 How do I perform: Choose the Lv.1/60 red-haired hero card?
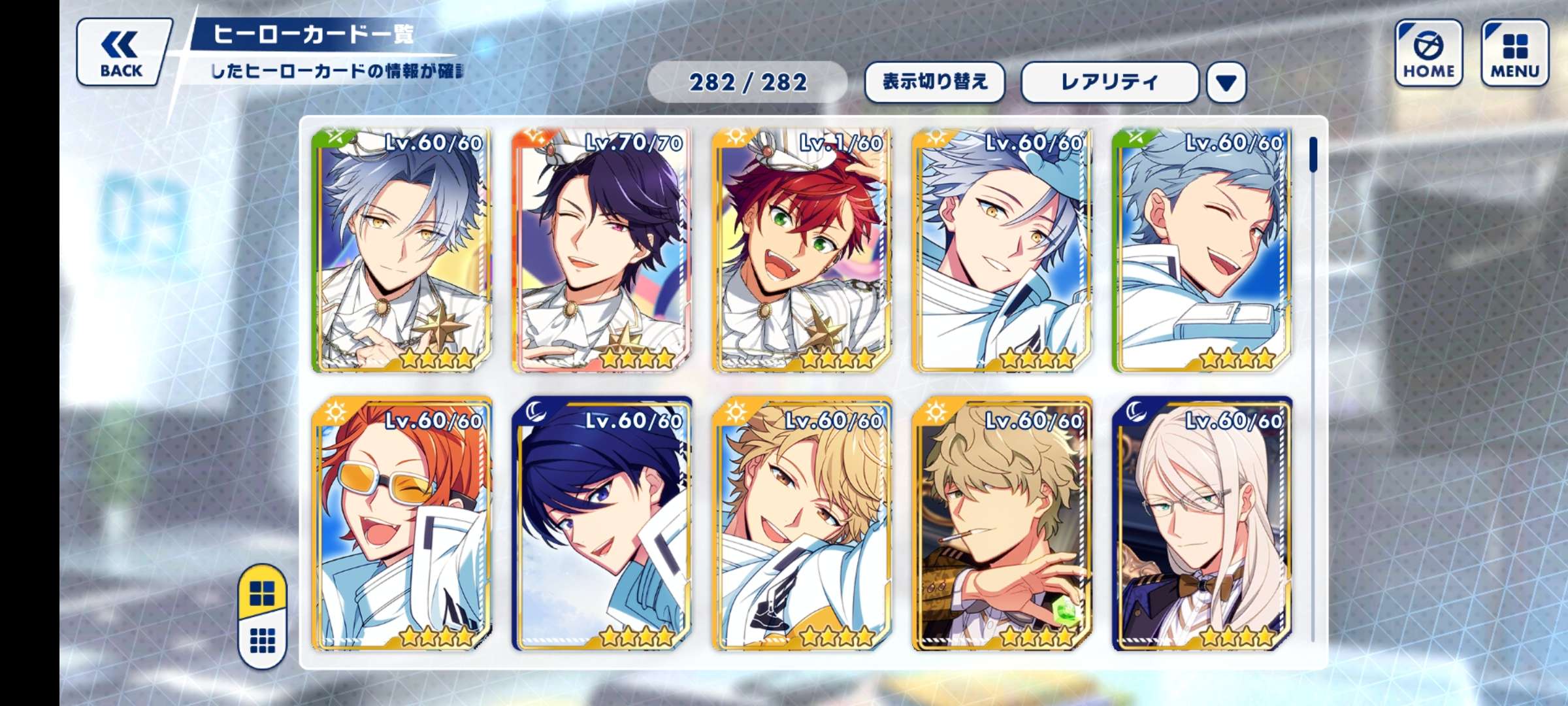click(x=801, y=252)
